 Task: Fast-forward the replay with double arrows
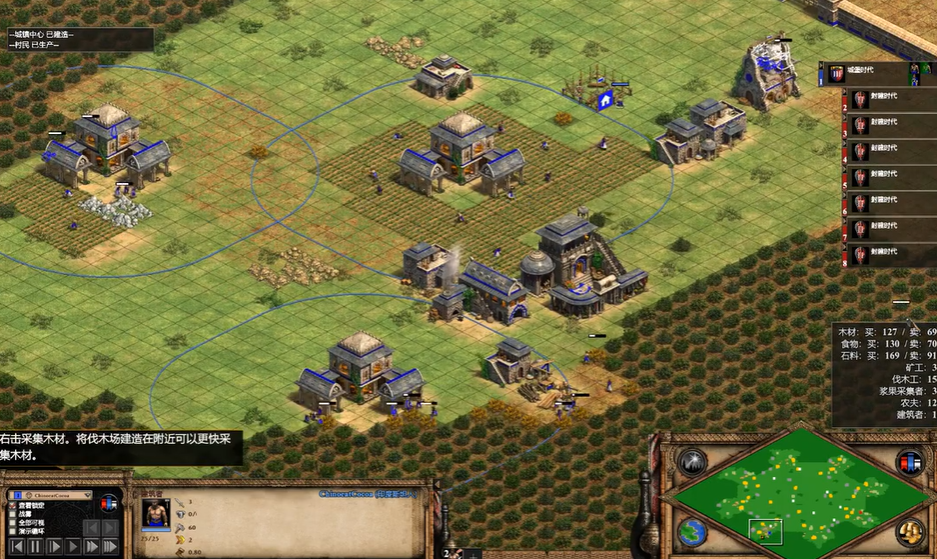pyautogui.click(x=93, y=547)
